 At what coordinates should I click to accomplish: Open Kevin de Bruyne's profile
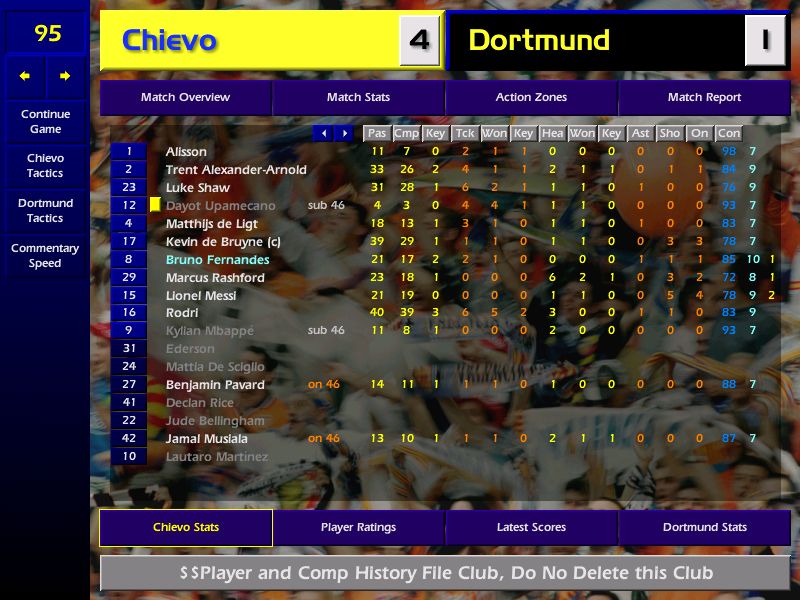coord(214,242)
